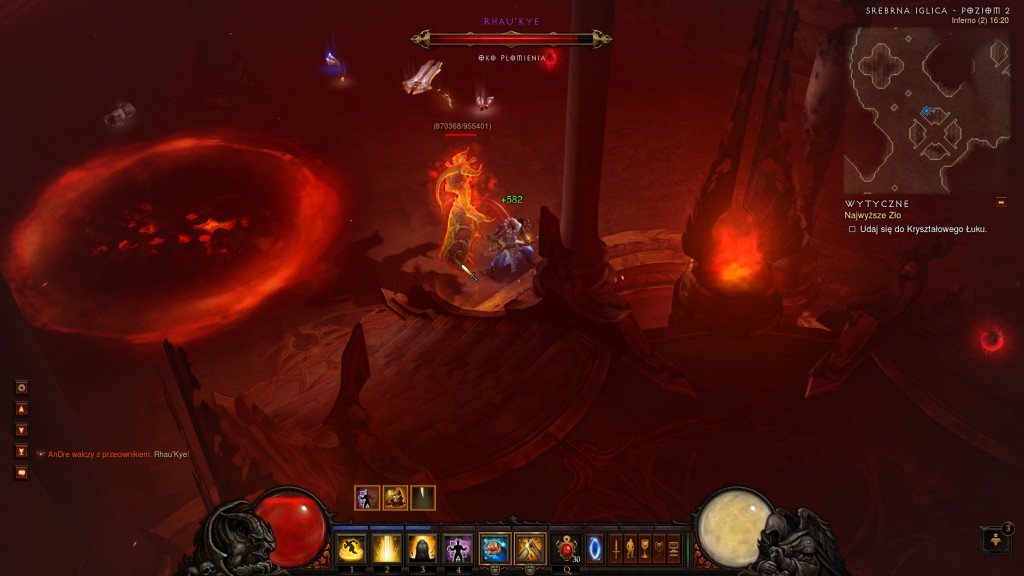Open the social panel button with counter 3
The width and height of the screenshot is (1024, 576).
[x=996, y=540]
